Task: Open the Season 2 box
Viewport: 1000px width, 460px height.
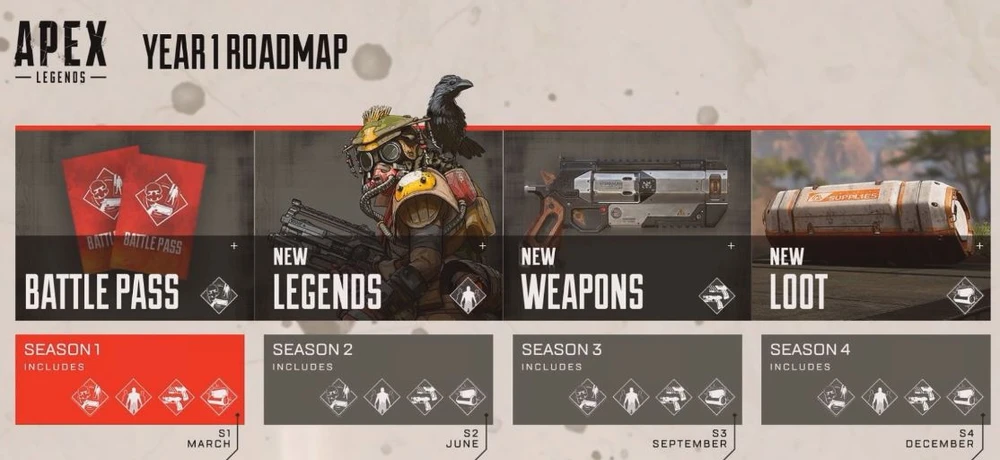Action: click(379, 379)
